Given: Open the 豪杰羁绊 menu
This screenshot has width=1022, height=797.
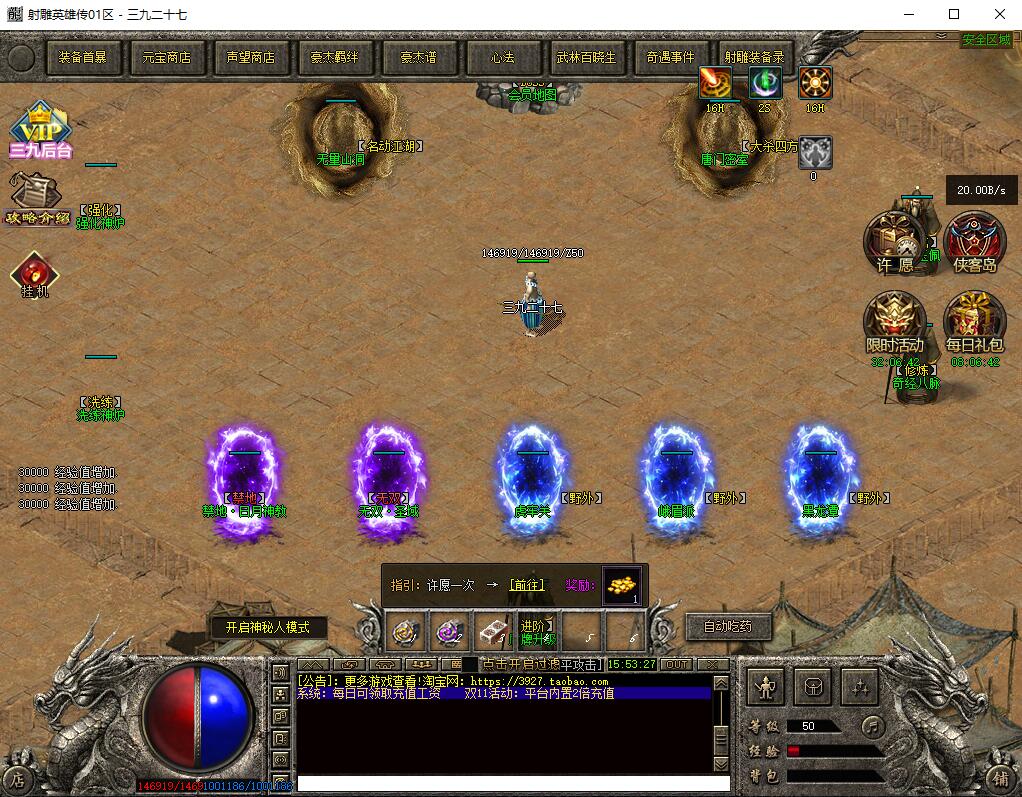Looking at the screenshot, I should click(x=335, y=58).
